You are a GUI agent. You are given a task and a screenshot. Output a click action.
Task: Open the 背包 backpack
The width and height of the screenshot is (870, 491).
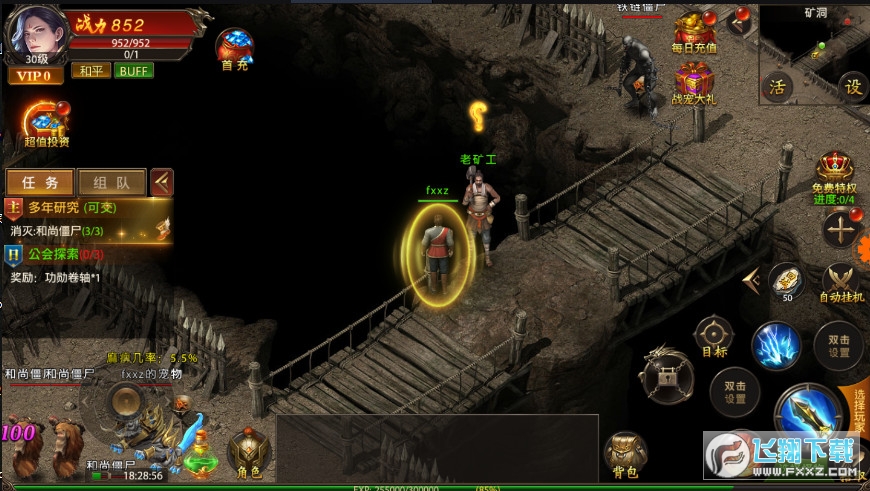point(625,453)
